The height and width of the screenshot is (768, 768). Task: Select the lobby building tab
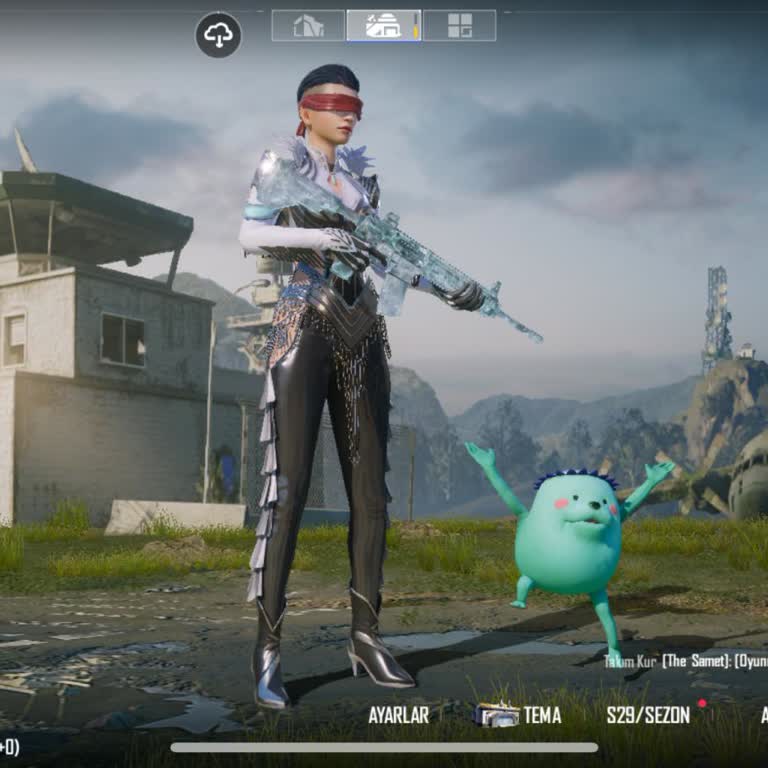(383, 26)
